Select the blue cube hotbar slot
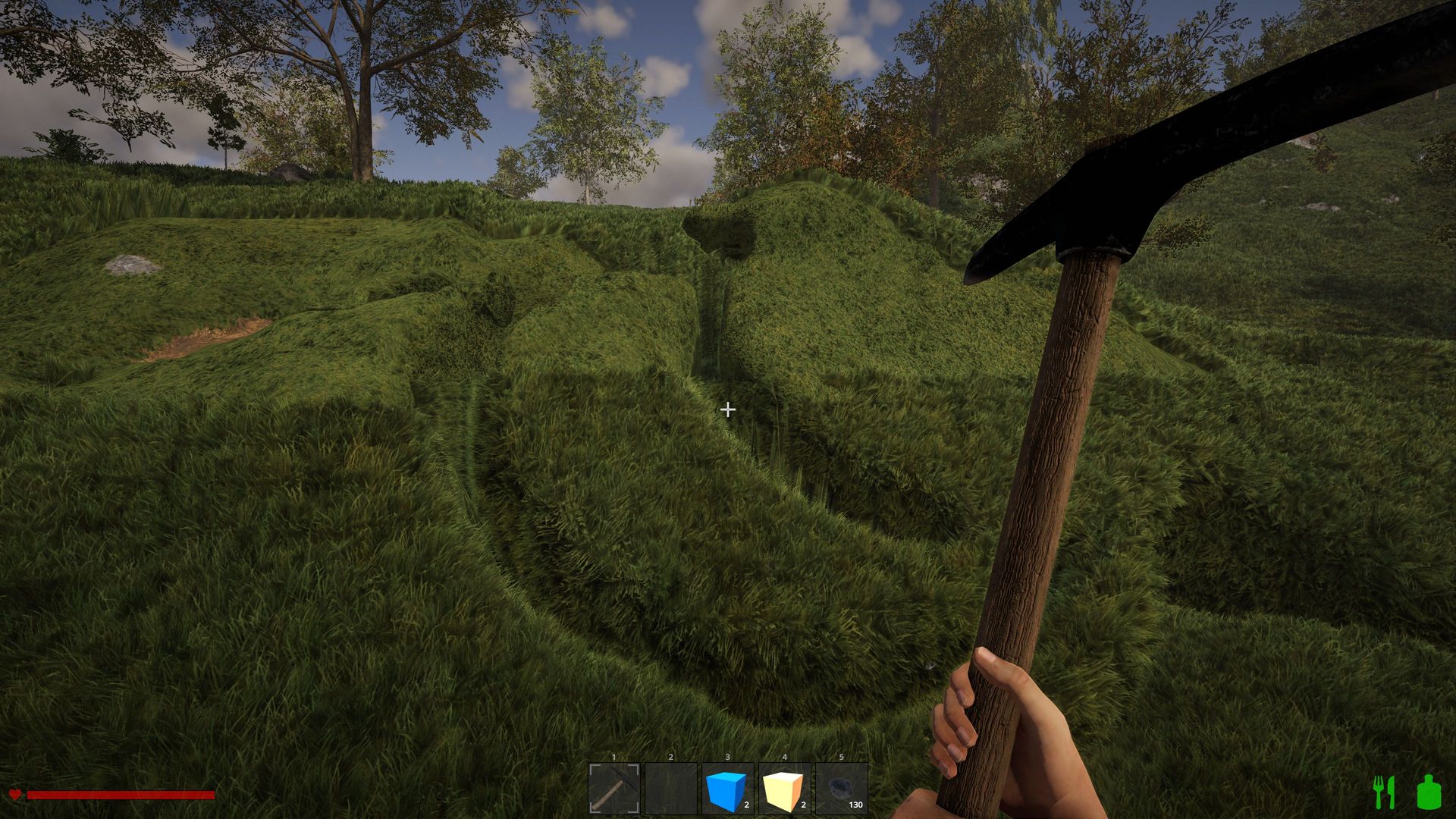The height and width of the screenshot is (819, 1456). 727,789
